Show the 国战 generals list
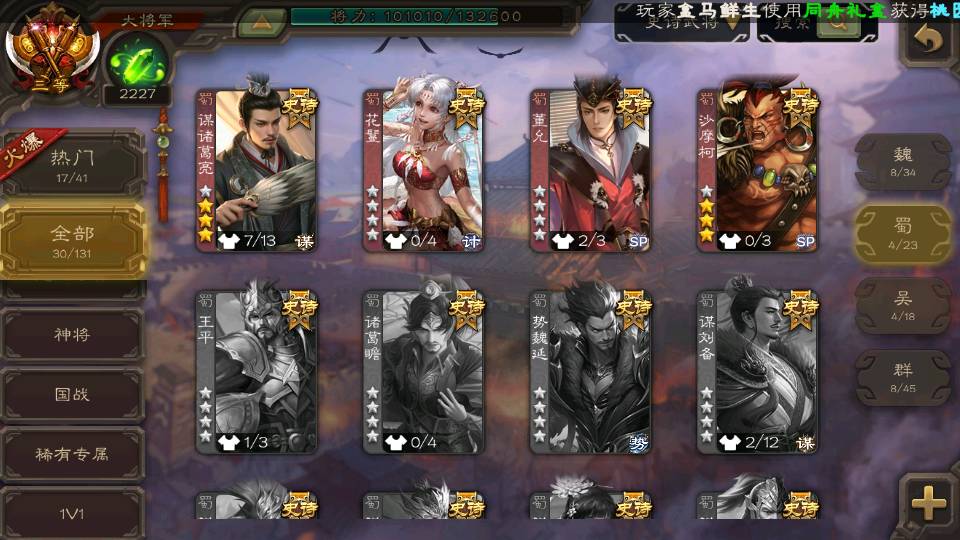This screenshot has width=960, height=540. [72, 394]
